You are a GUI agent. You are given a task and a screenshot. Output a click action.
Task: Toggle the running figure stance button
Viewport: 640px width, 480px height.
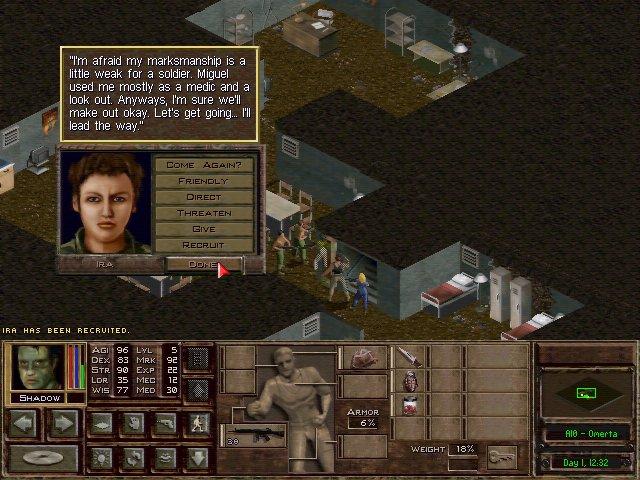coord(199,424)
